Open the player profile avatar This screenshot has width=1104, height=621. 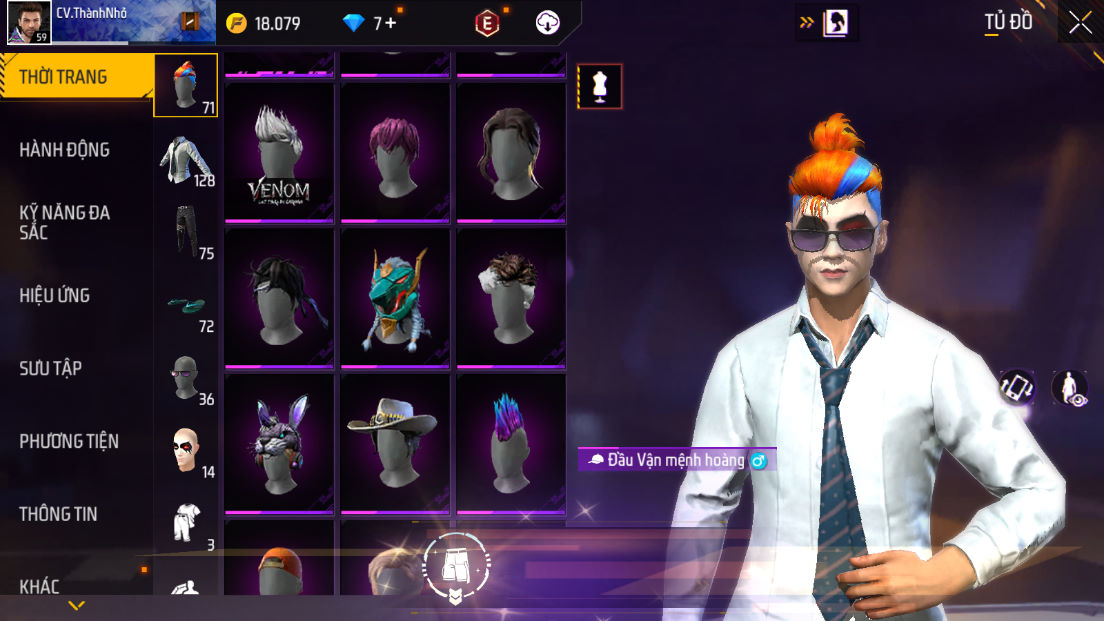point(29,22)
